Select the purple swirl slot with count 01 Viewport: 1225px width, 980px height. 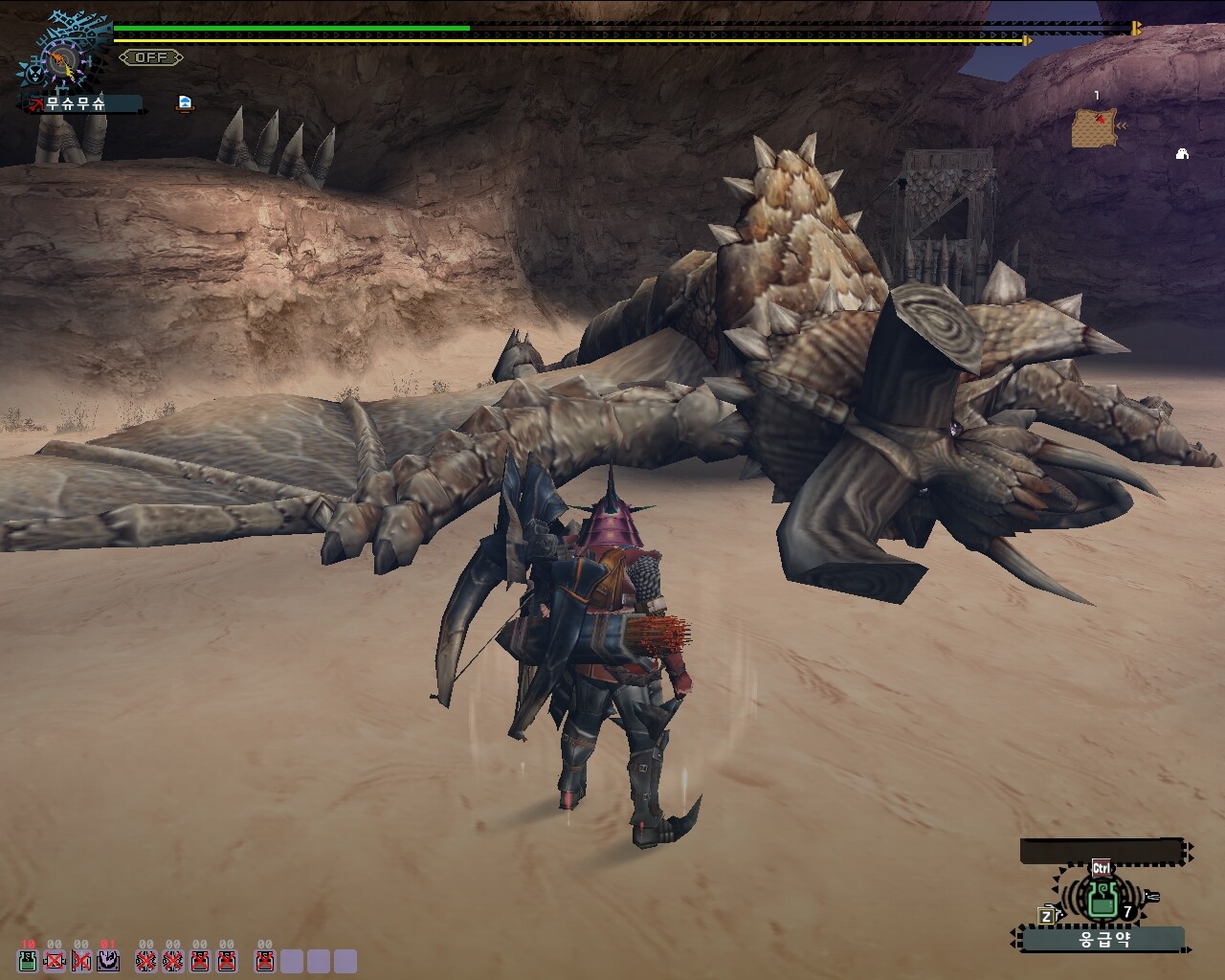(x=108, y=960)
